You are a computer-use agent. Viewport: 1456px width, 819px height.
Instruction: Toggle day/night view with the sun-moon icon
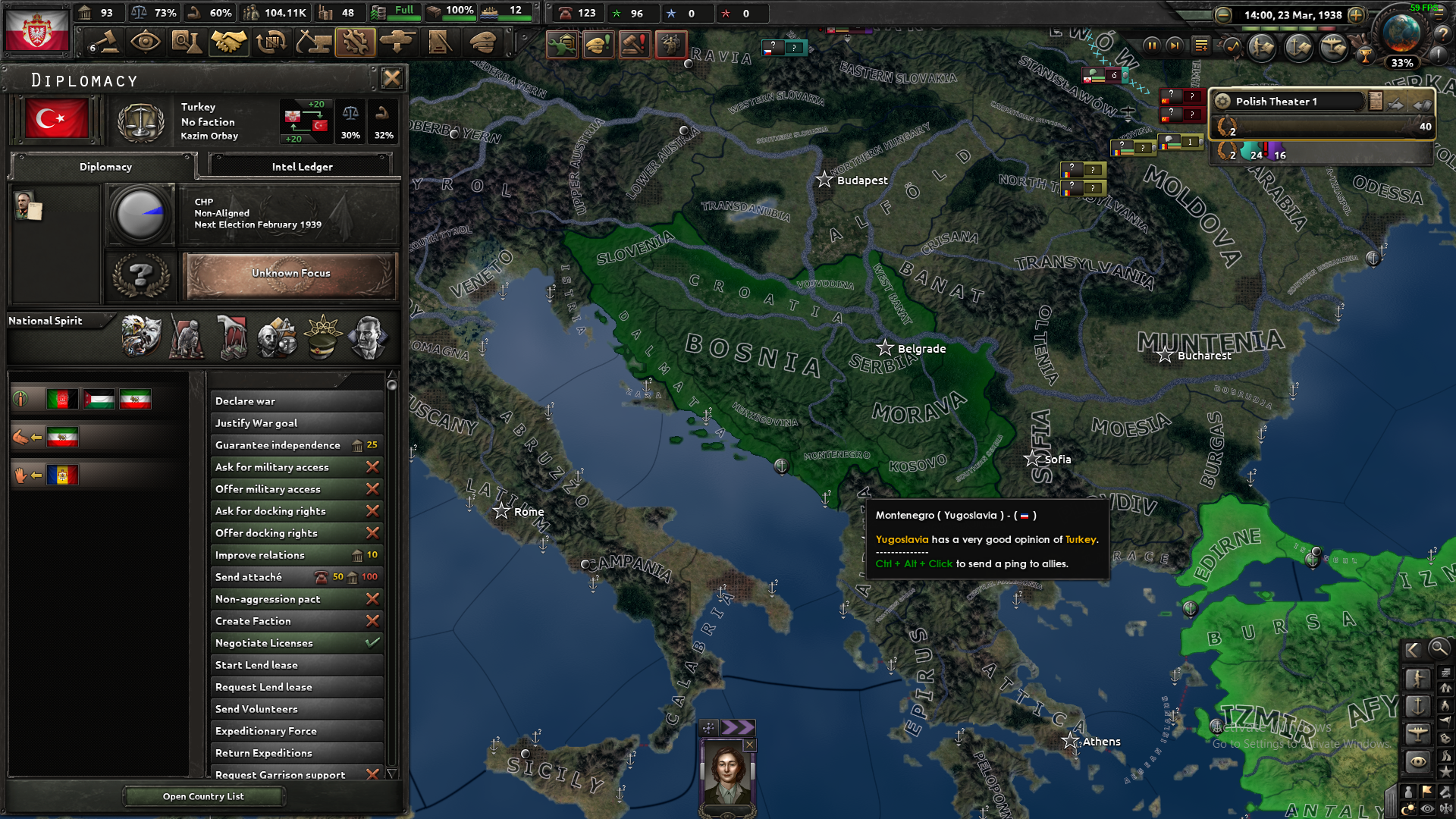[1408, 806]
